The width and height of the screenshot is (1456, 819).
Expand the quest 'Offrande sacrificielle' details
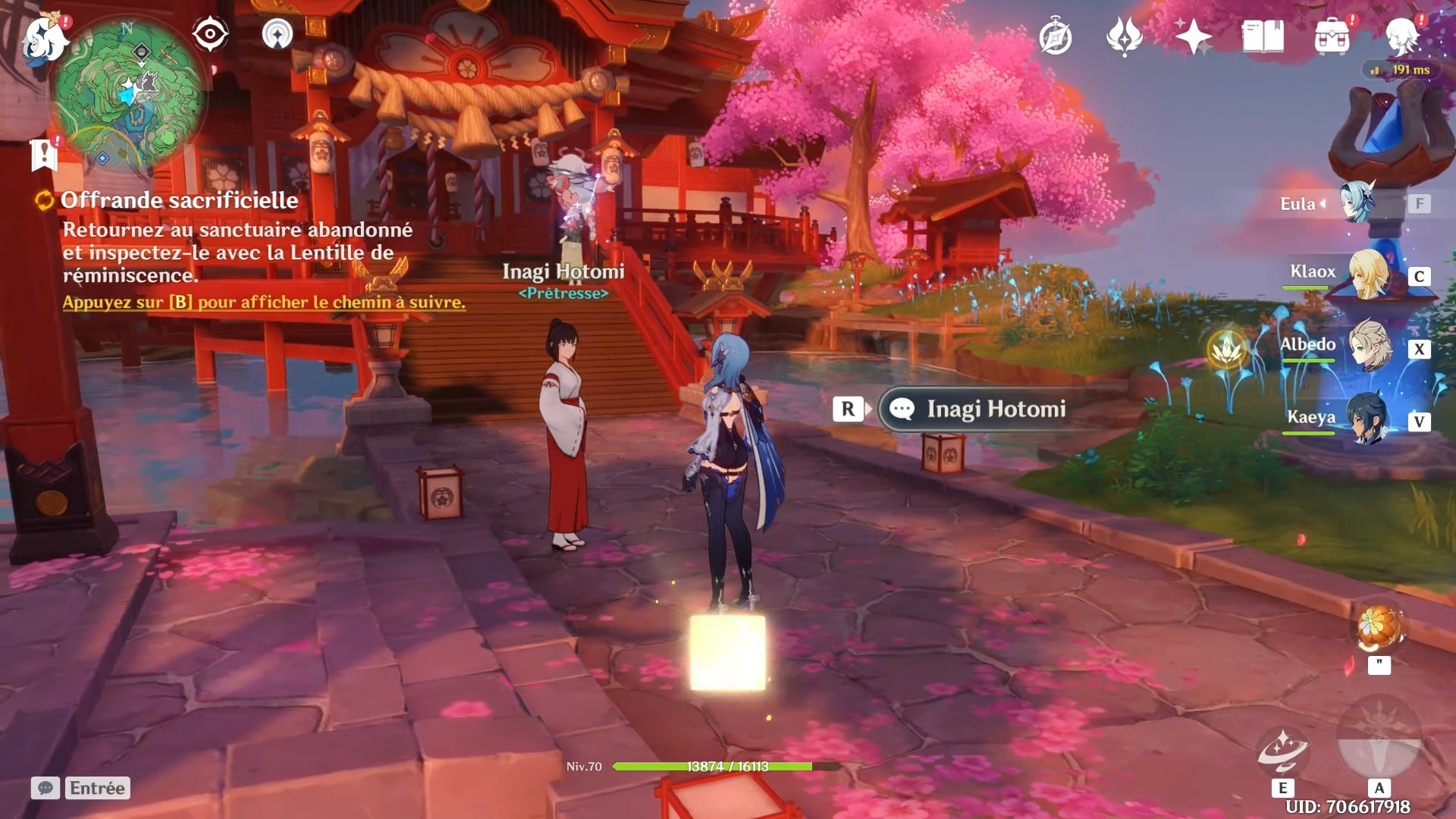click(180, 200)
